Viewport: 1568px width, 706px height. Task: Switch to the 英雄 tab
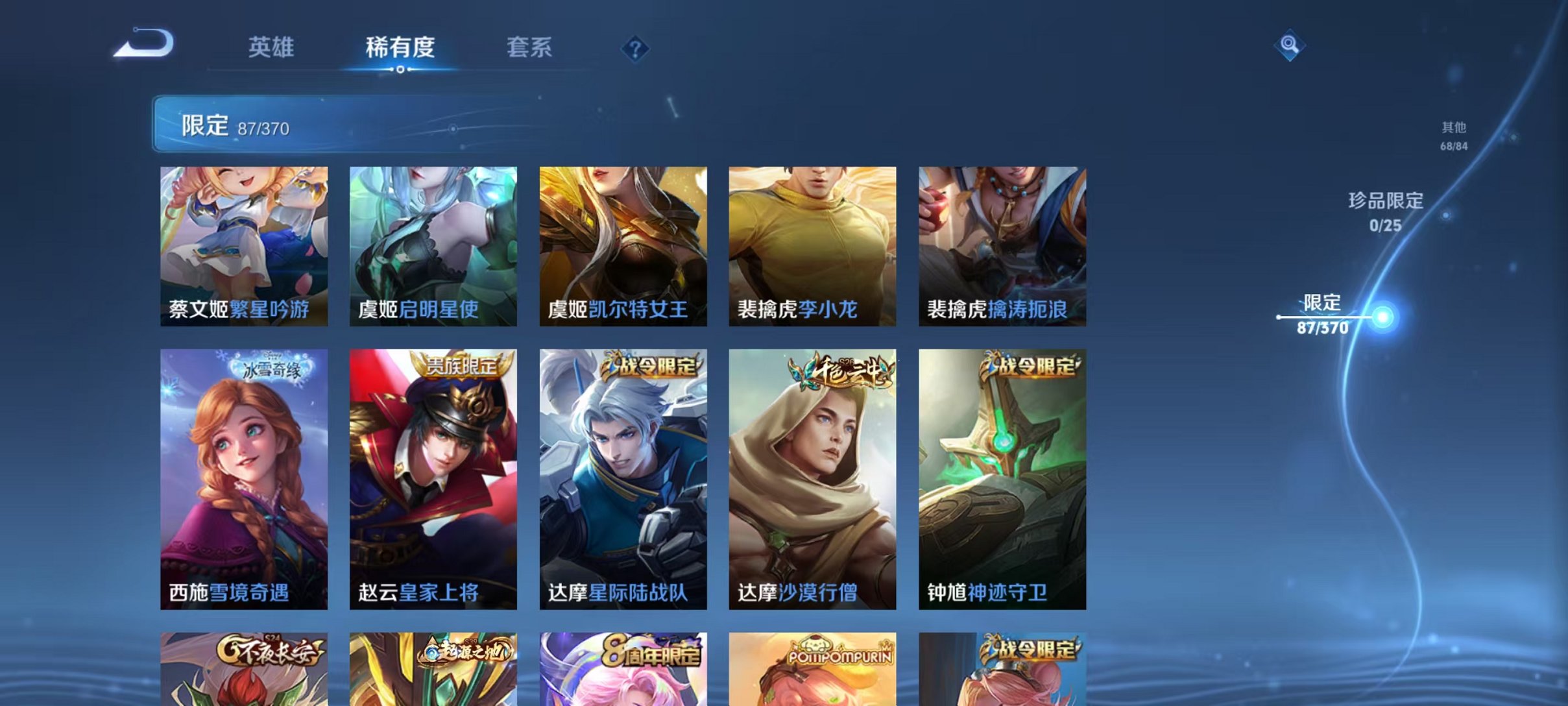[272, 47]
